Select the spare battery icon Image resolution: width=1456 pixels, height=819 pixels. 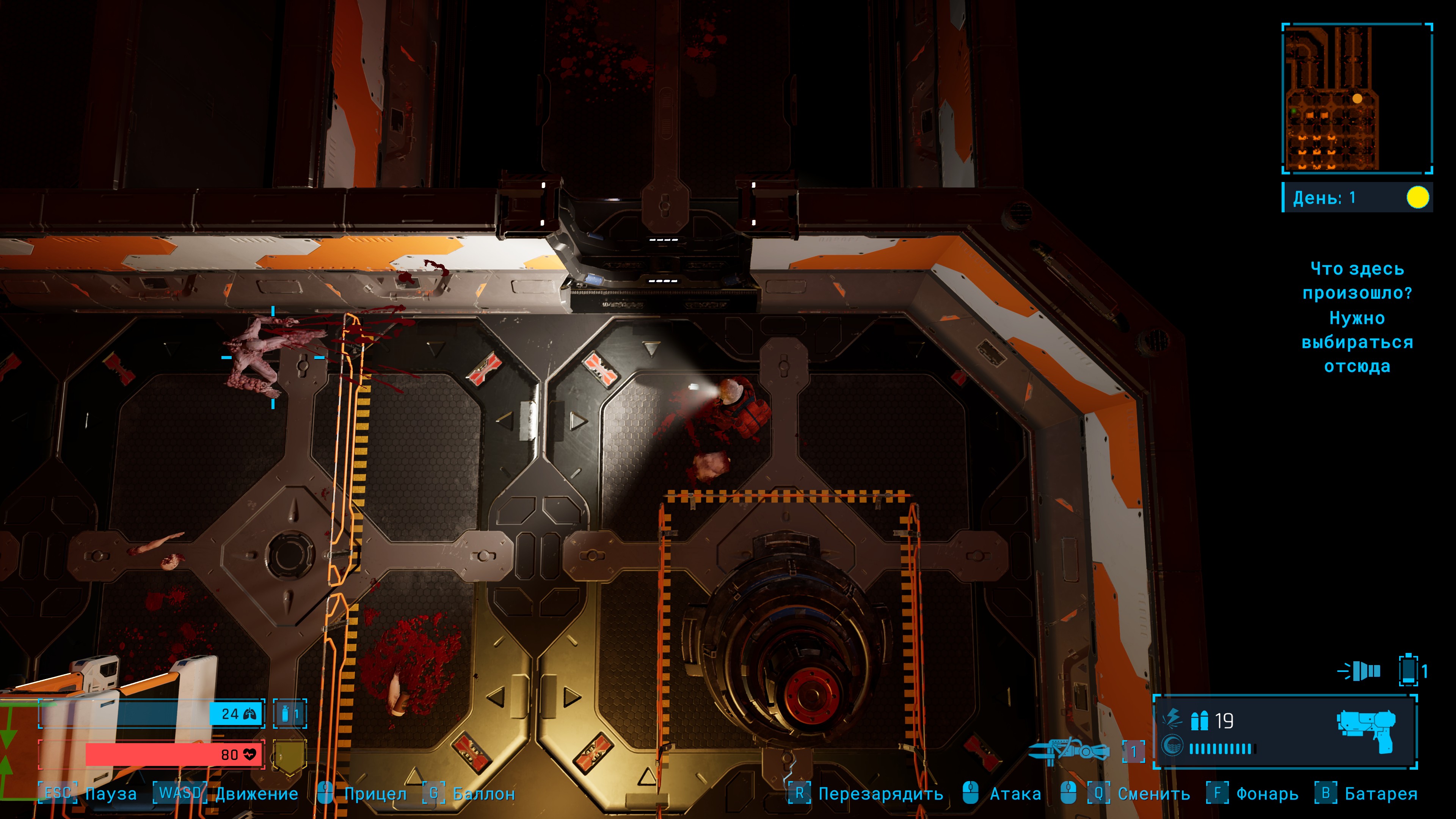pos(1408,671)
